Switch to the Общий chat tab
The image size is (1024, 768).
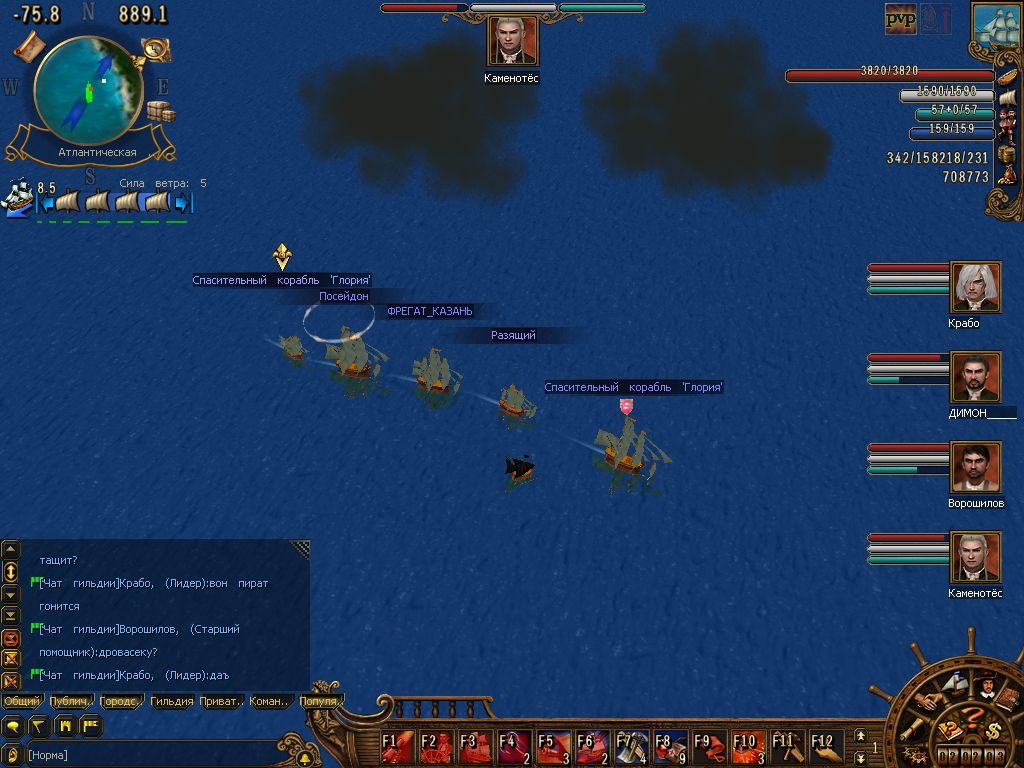coord(22,701)
